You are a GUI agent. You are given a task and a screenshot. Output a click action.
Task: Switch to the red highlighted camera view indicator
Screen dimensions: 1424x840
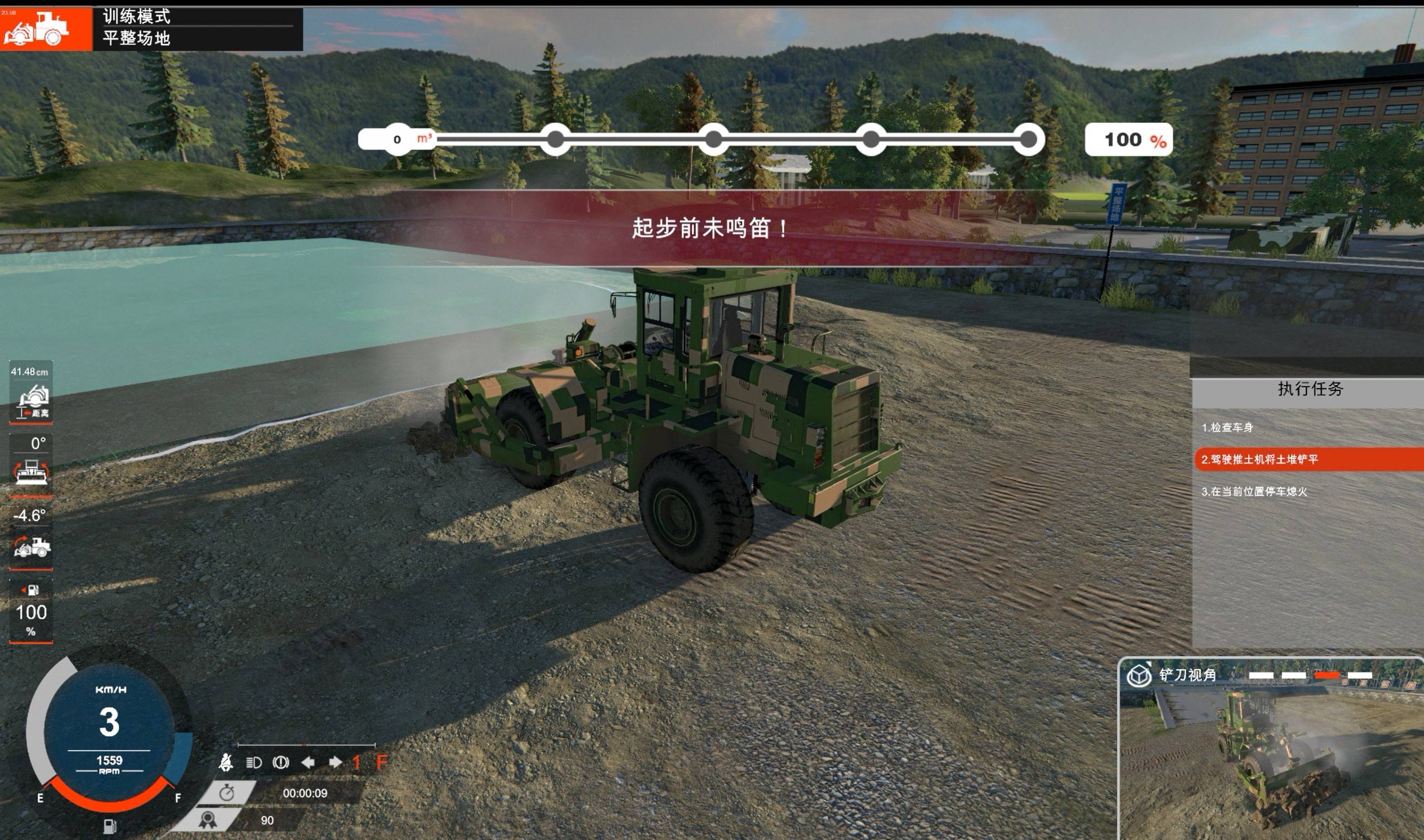[x=1326, y=675]
